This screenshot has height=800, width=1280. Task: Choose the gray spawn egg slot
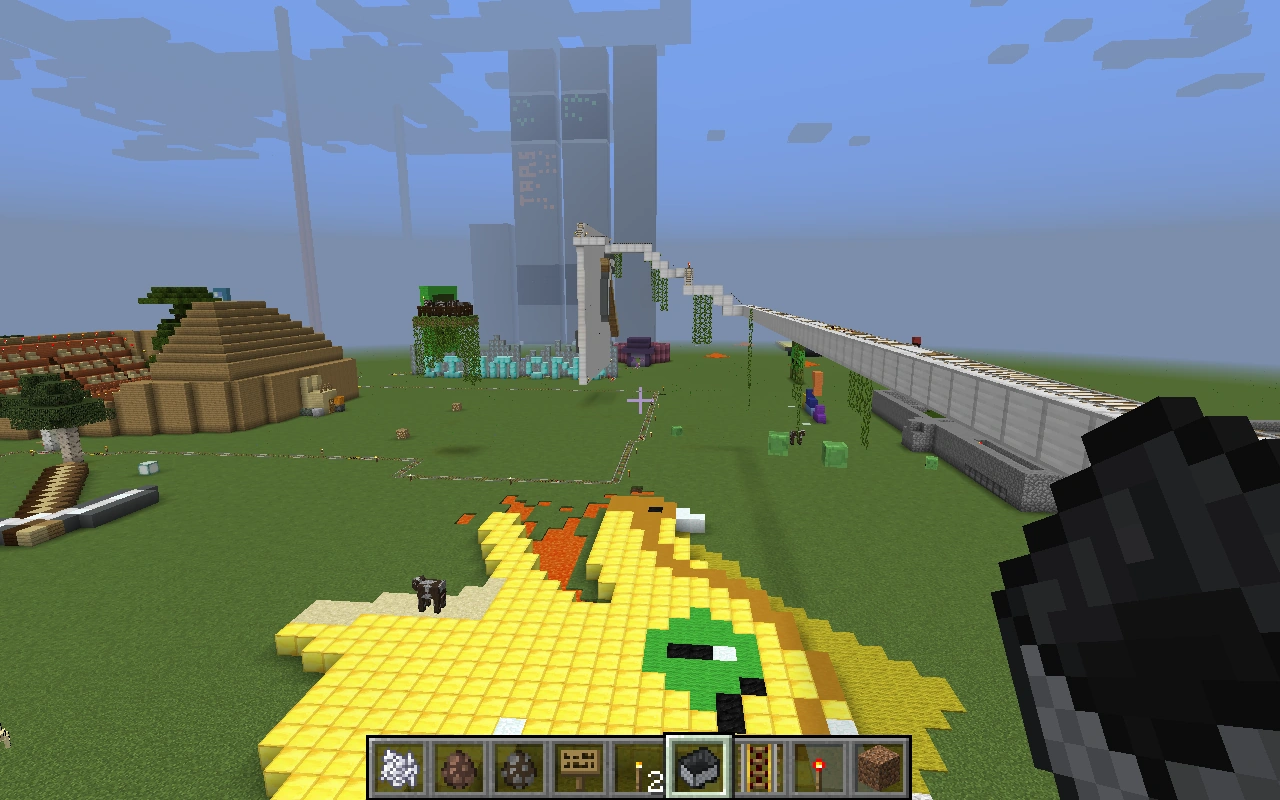[x=520, y=768]
